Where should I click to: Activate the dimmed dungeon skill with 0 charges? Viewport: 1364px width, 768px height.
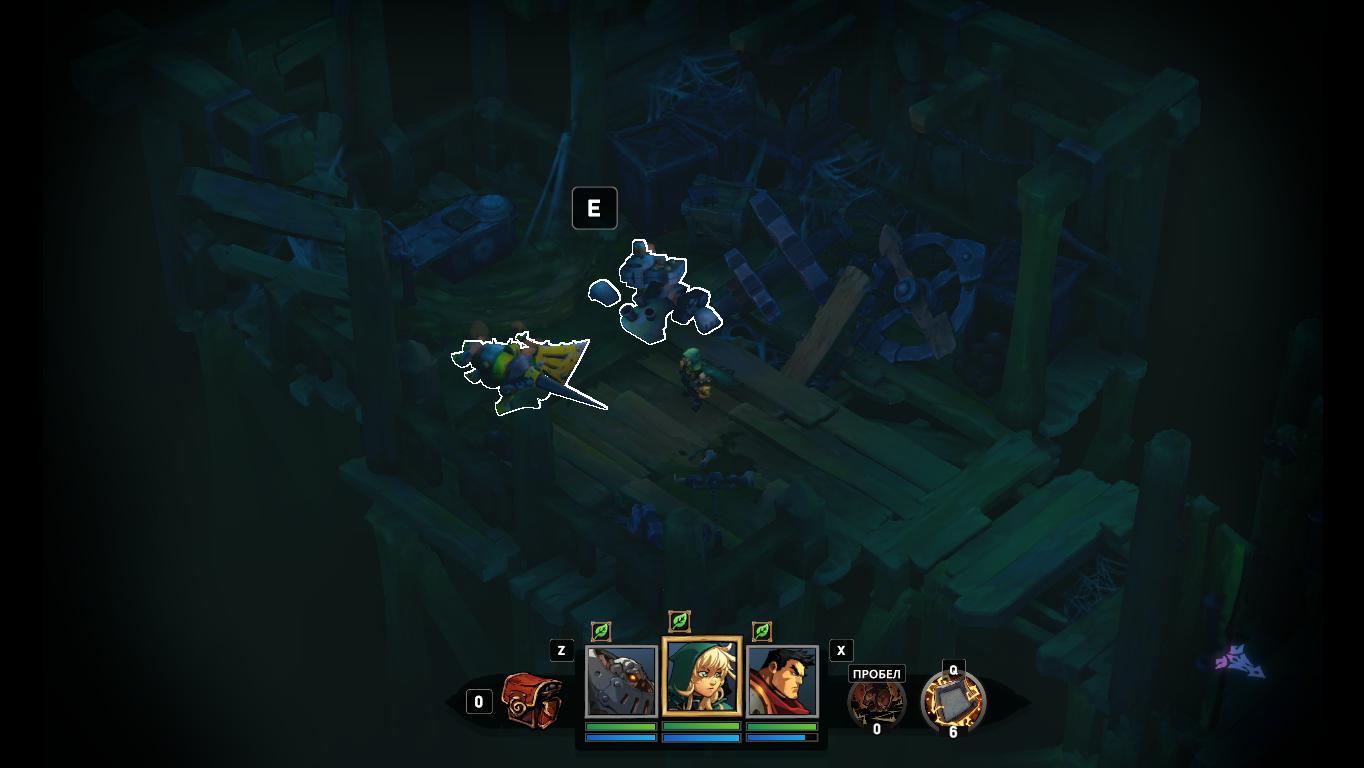(876, 702)
